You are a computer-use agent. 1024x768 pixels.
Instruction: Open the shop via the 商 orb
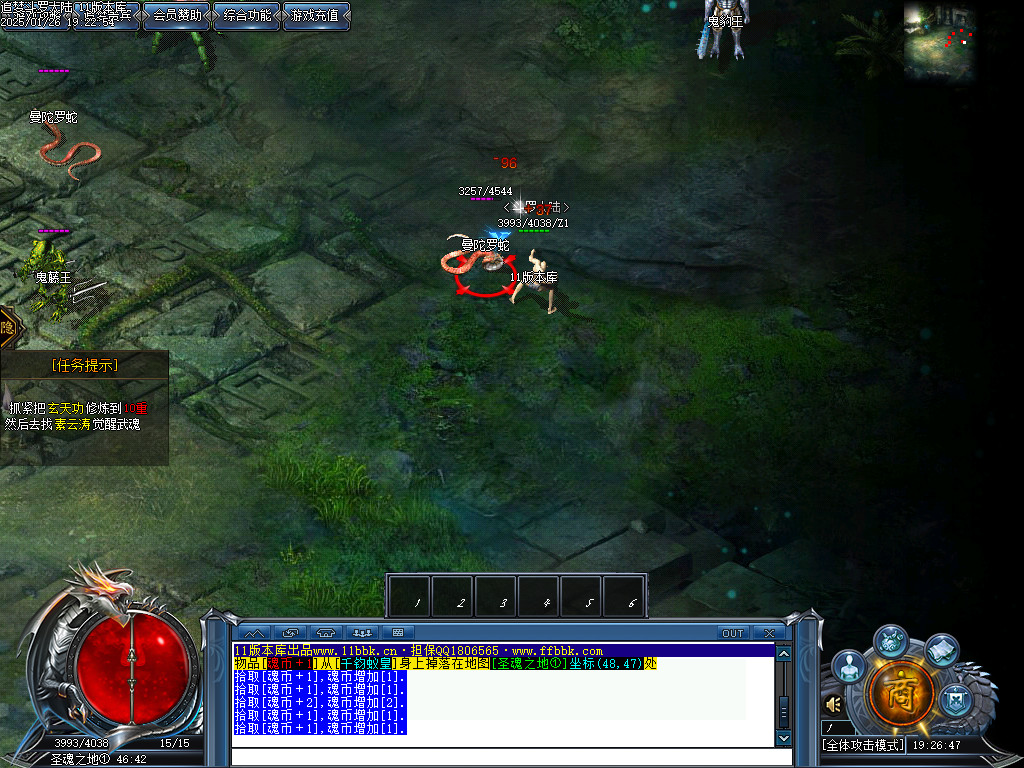coord(901,694)
